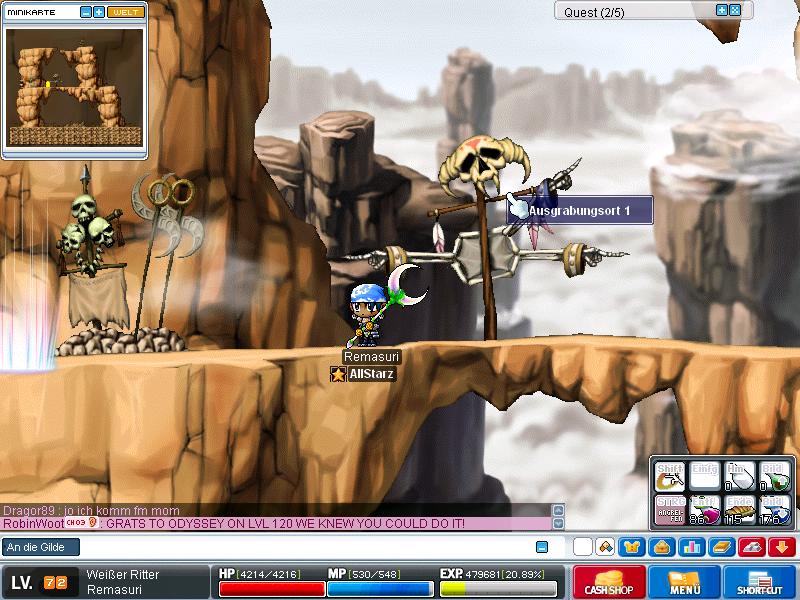Show character stats via bar chart icon
The width and height of the screenshot is (800, 600).
[x=692, y=546]
